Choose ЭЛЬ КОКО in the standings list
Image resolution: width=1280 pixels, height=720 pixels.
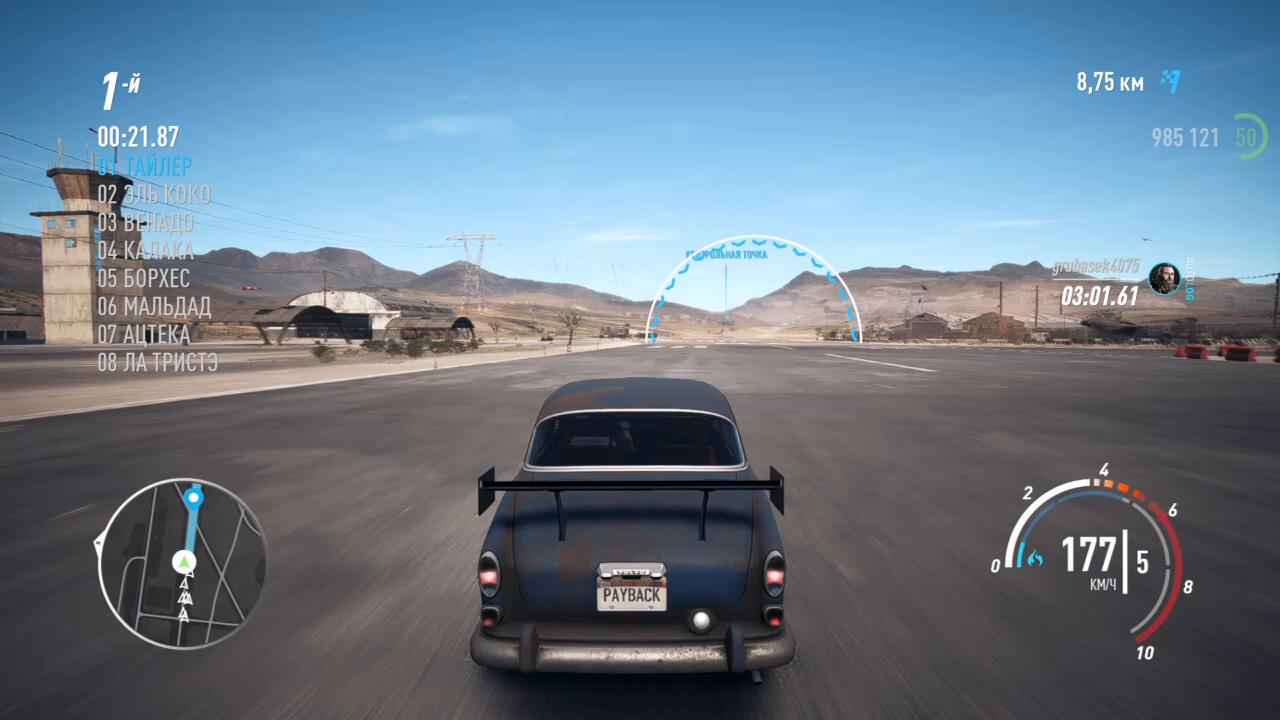point(154,194)
